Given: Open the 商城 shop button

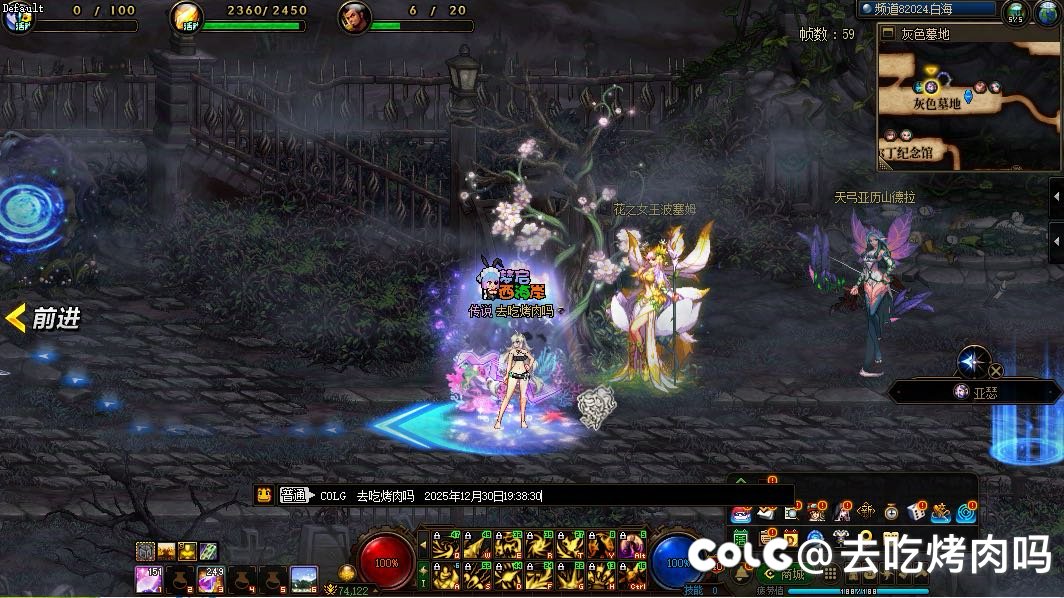Looking at the screenshot, I should (782, 574).
